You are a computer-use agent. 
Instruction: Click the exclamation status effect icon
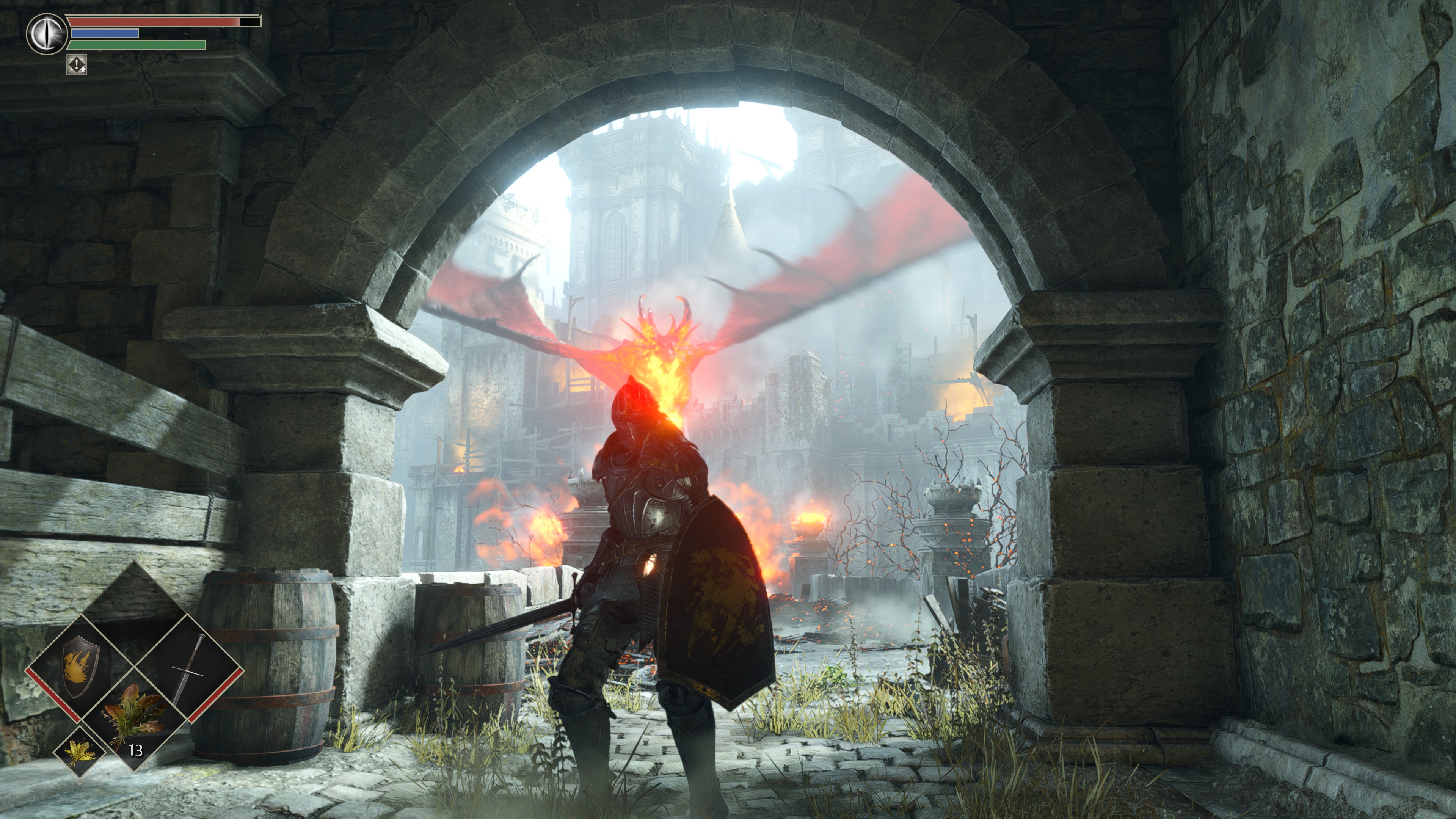click(x=76, y=64)
